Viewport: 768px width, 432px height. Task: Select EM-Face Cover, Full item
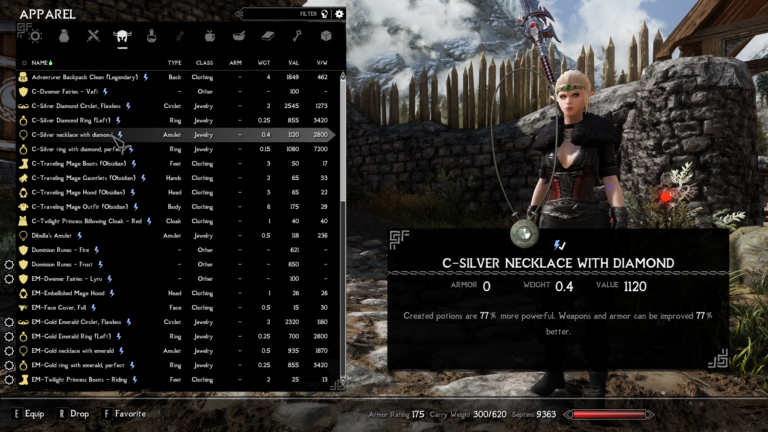pos(60,308)
